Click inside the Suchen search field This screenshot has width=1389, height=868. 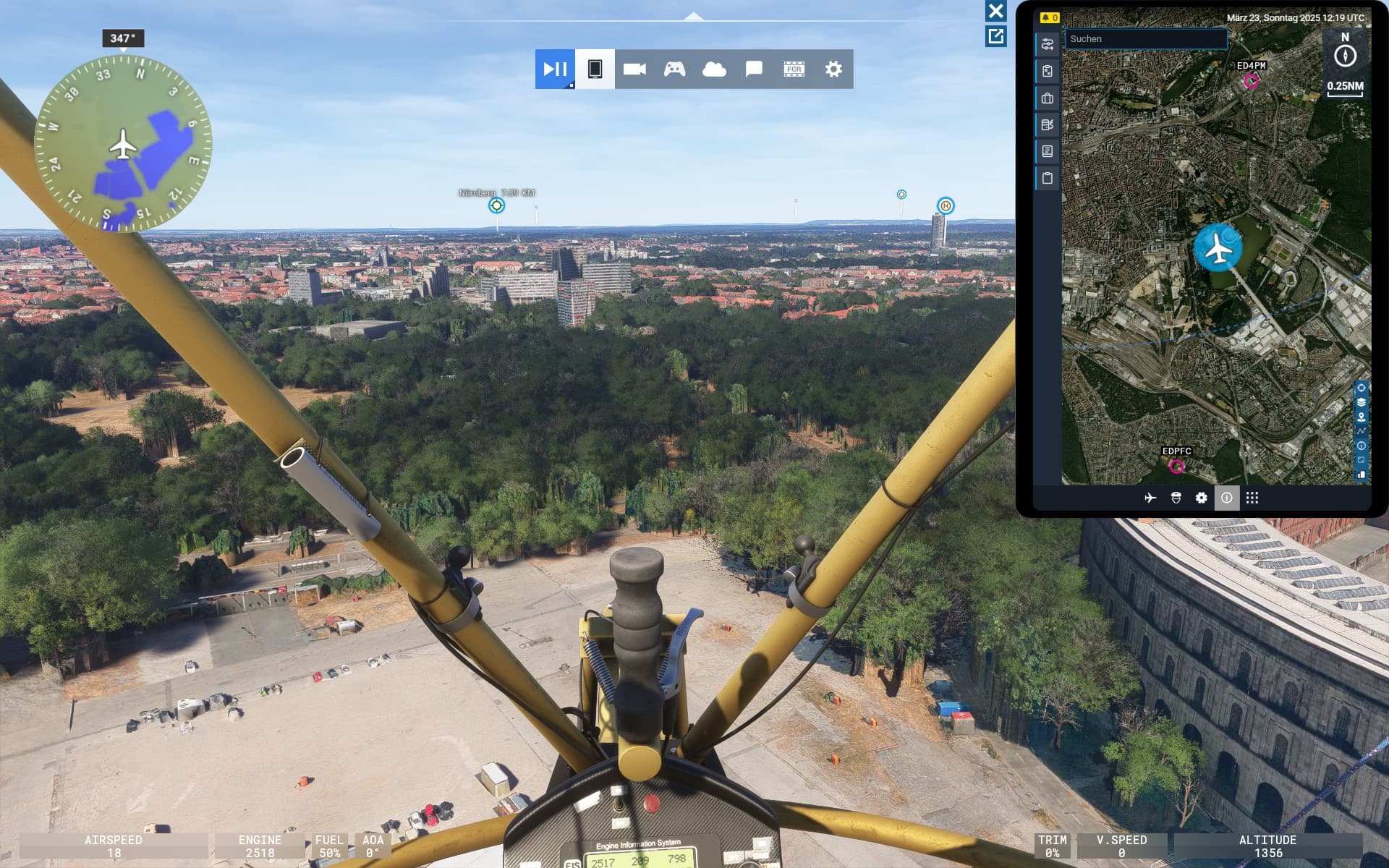1145,40
